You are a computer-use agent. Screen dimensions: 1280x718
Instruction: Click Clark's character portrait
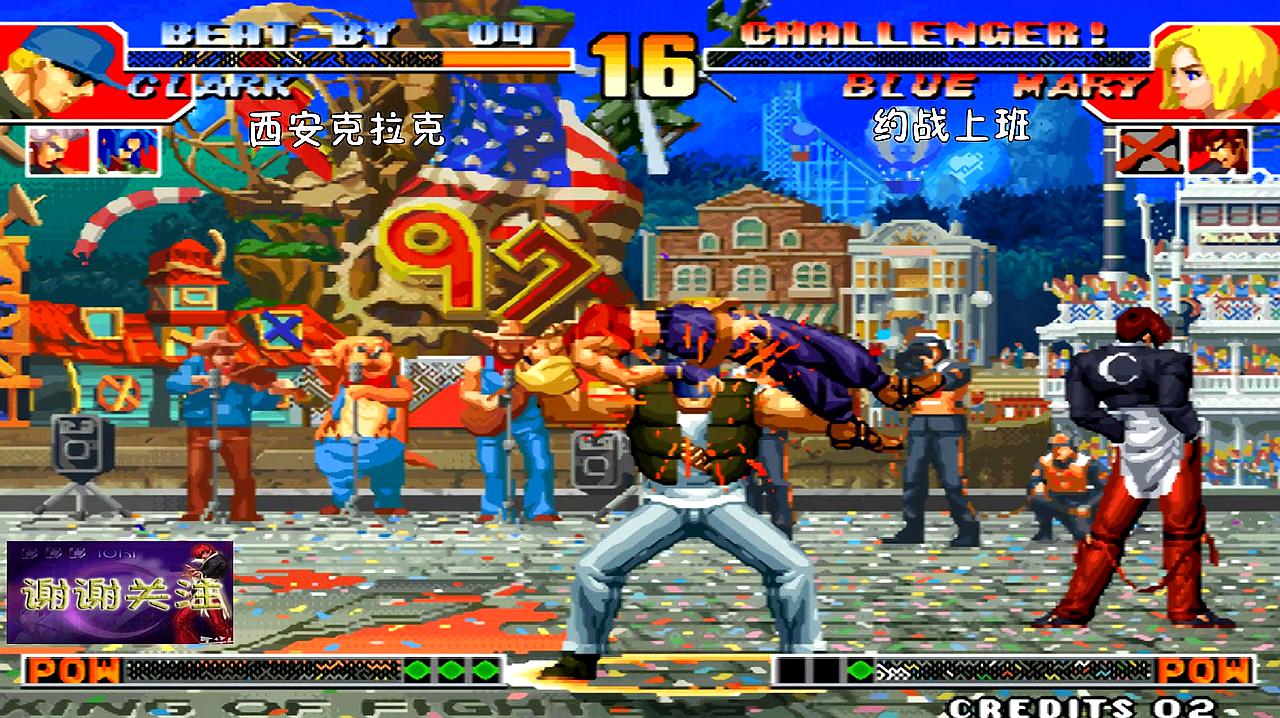pos(60,68)
